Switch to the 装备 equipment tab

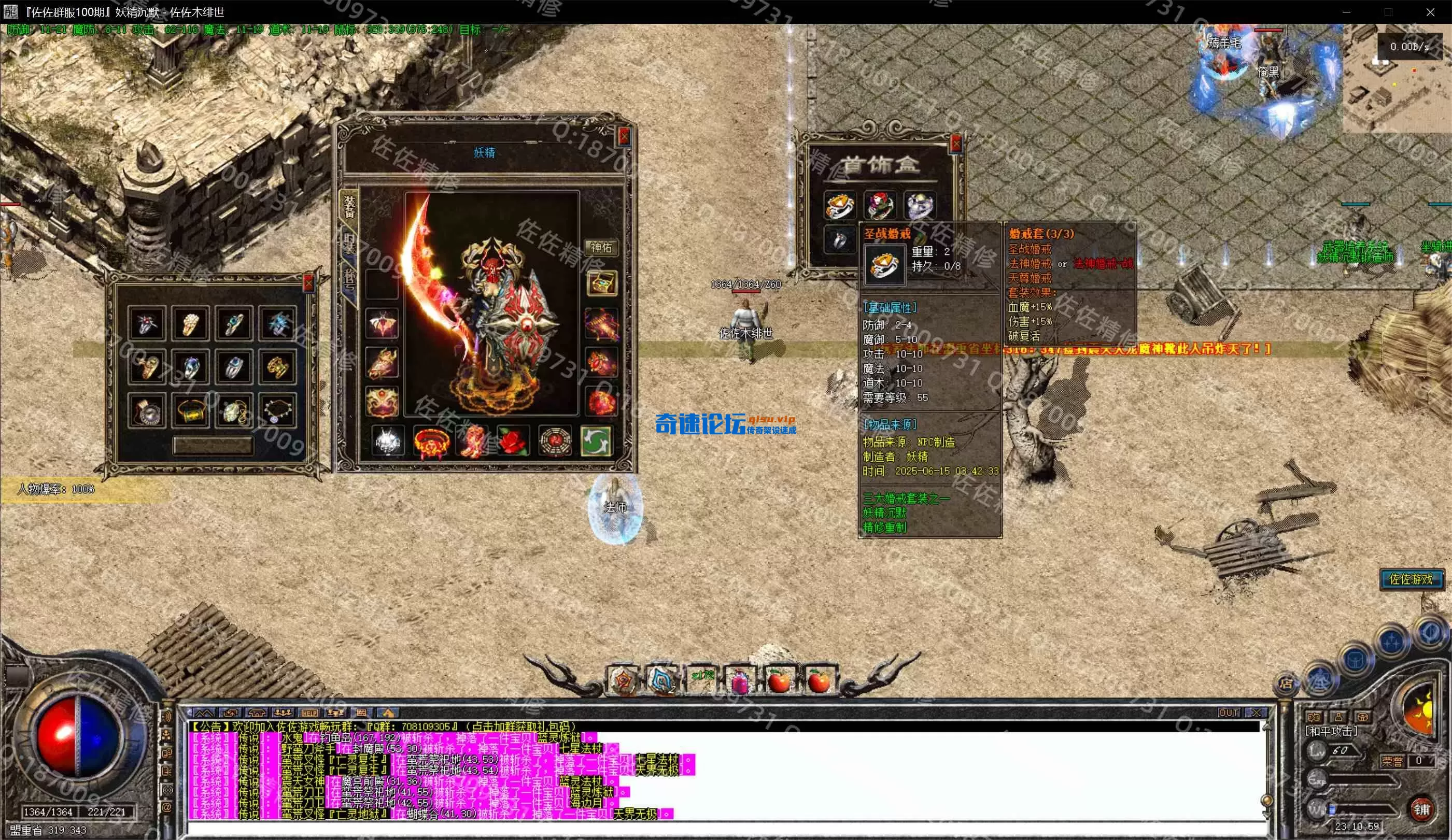tap(350, 206)
